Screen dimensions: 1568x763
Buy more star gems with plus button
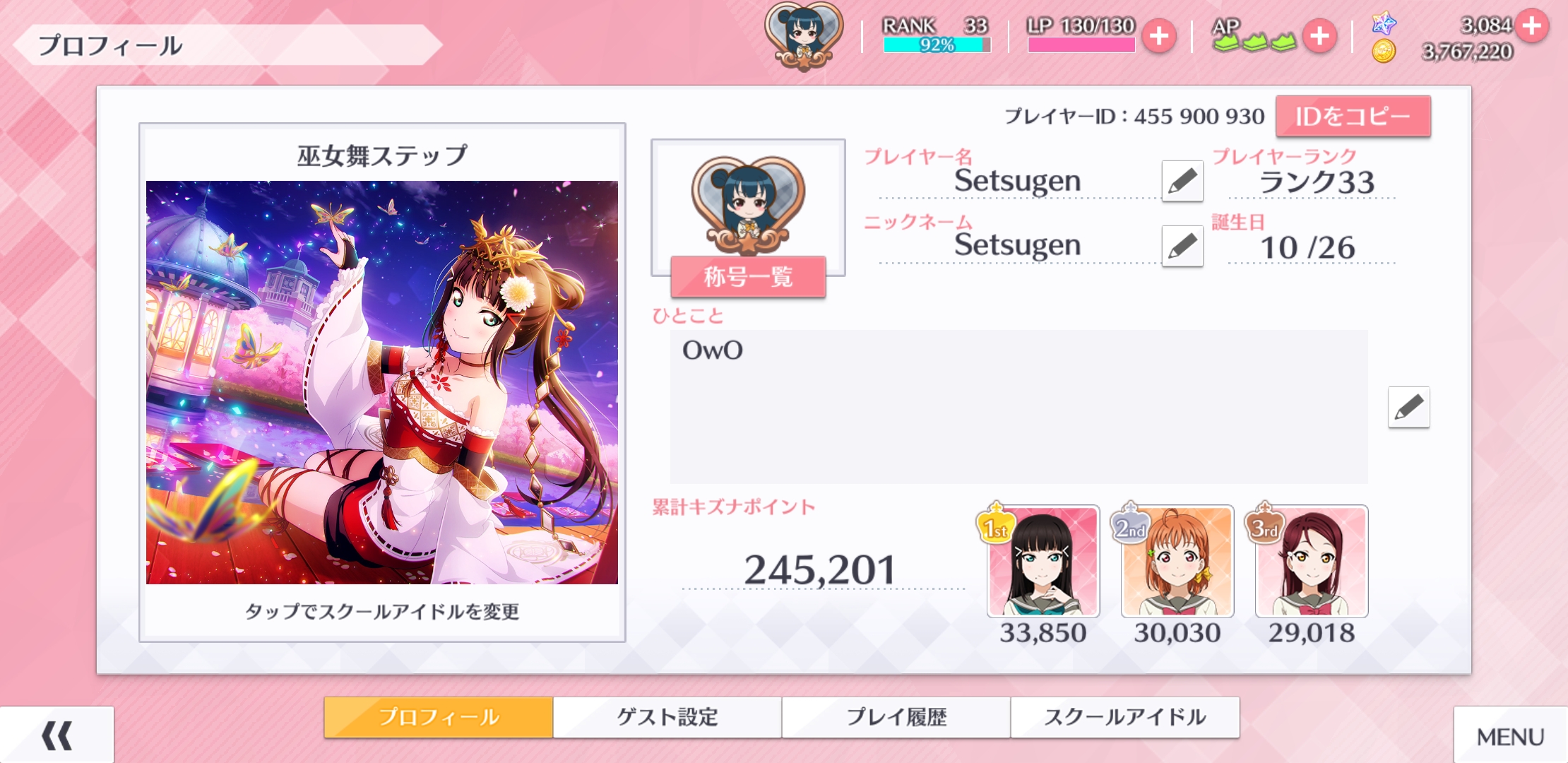point(1531,26)
